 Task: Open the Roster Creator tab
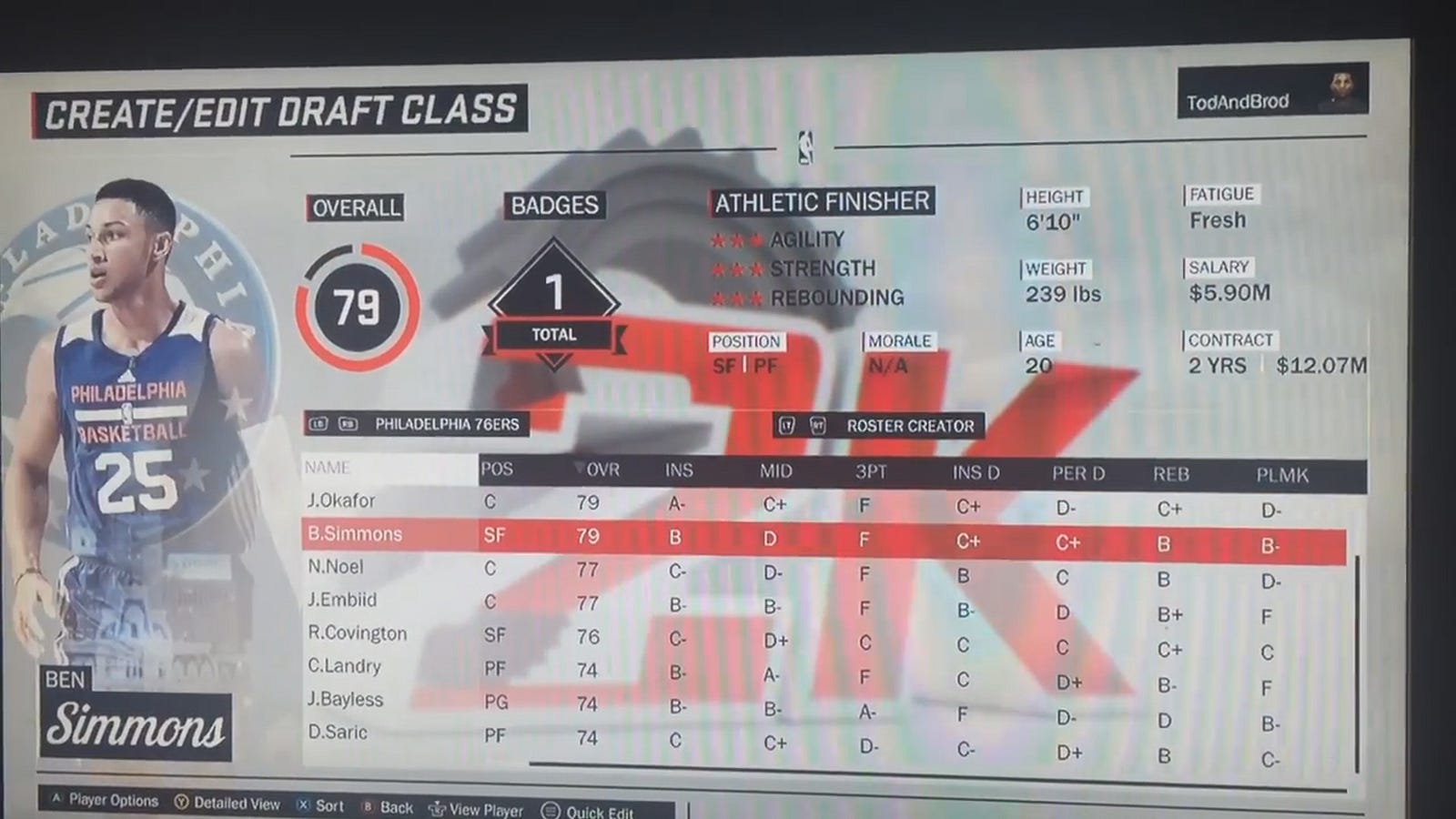(909, 426)
